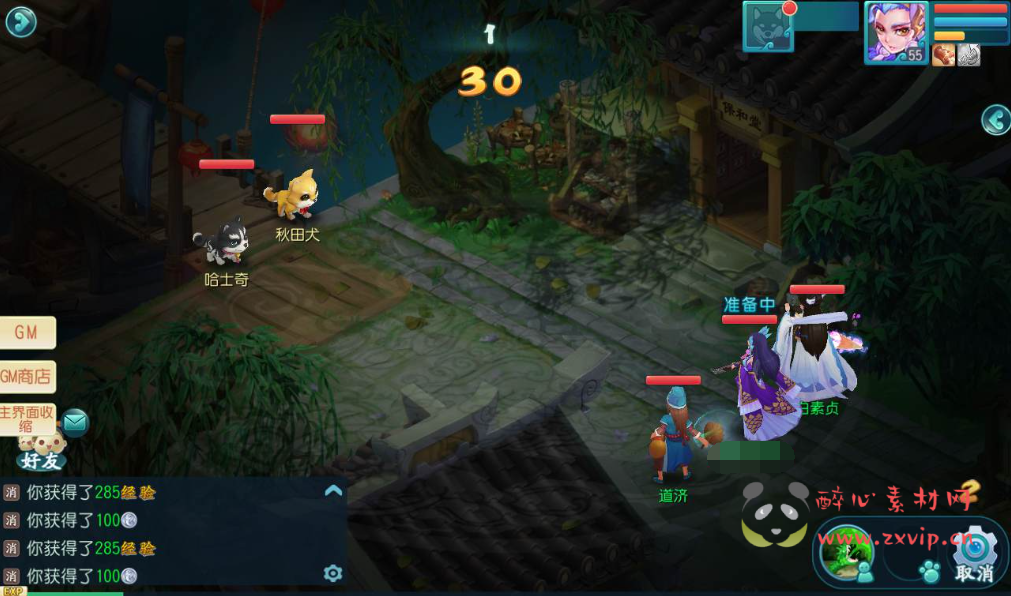Click the chat panel message area

click(x=160, y=534)
